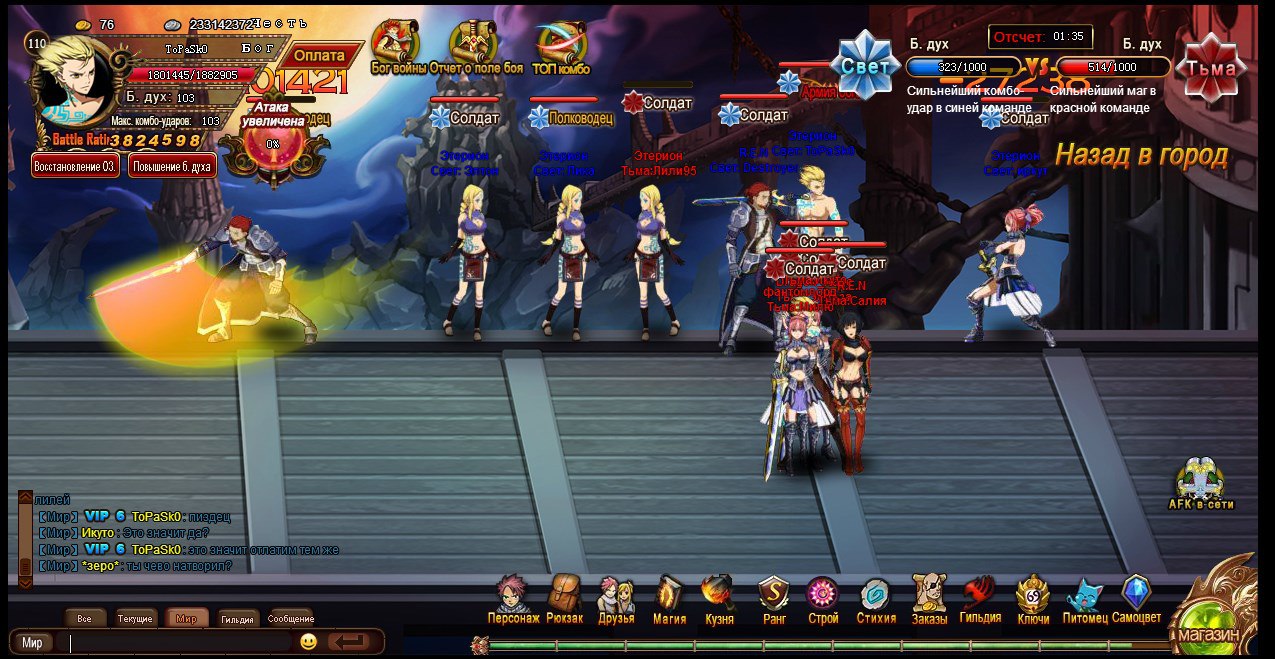Viewport: 1275px width, 659px height.
Task: Open the Бог войны icon
Action: point(396,46)
